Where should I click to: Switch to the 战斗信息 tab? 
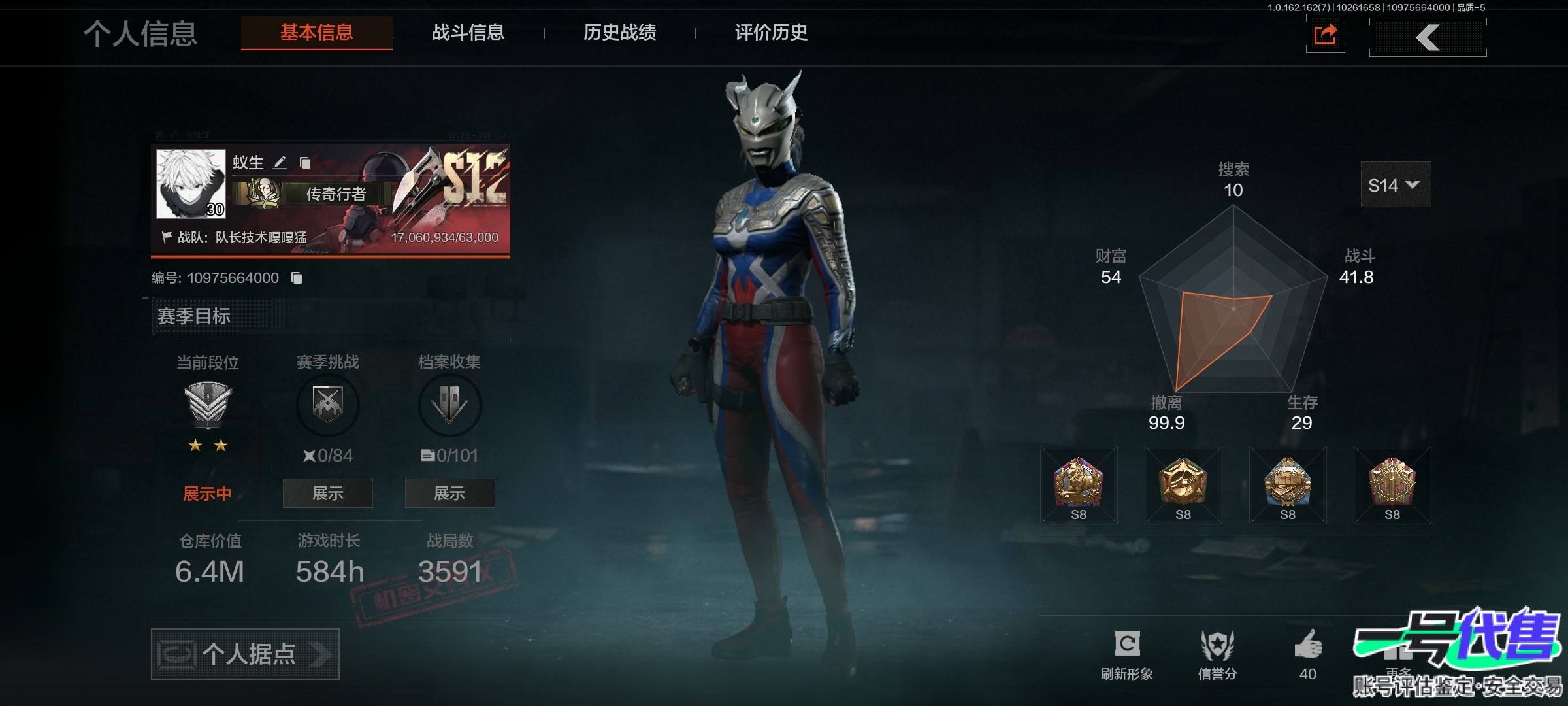468,33
